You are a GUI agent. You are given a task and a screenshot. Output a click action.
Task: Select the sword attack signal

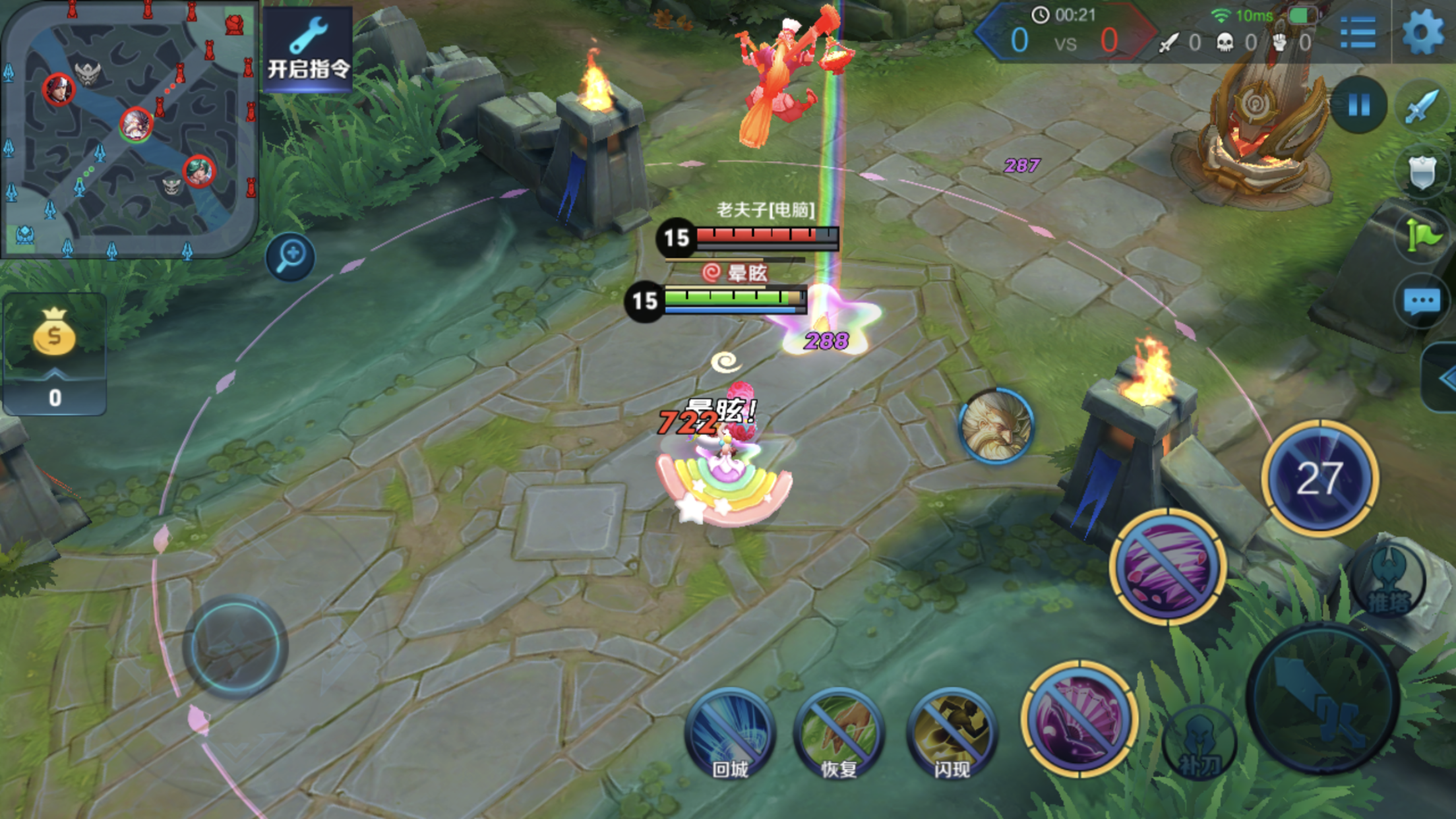tap(1423, 106)
